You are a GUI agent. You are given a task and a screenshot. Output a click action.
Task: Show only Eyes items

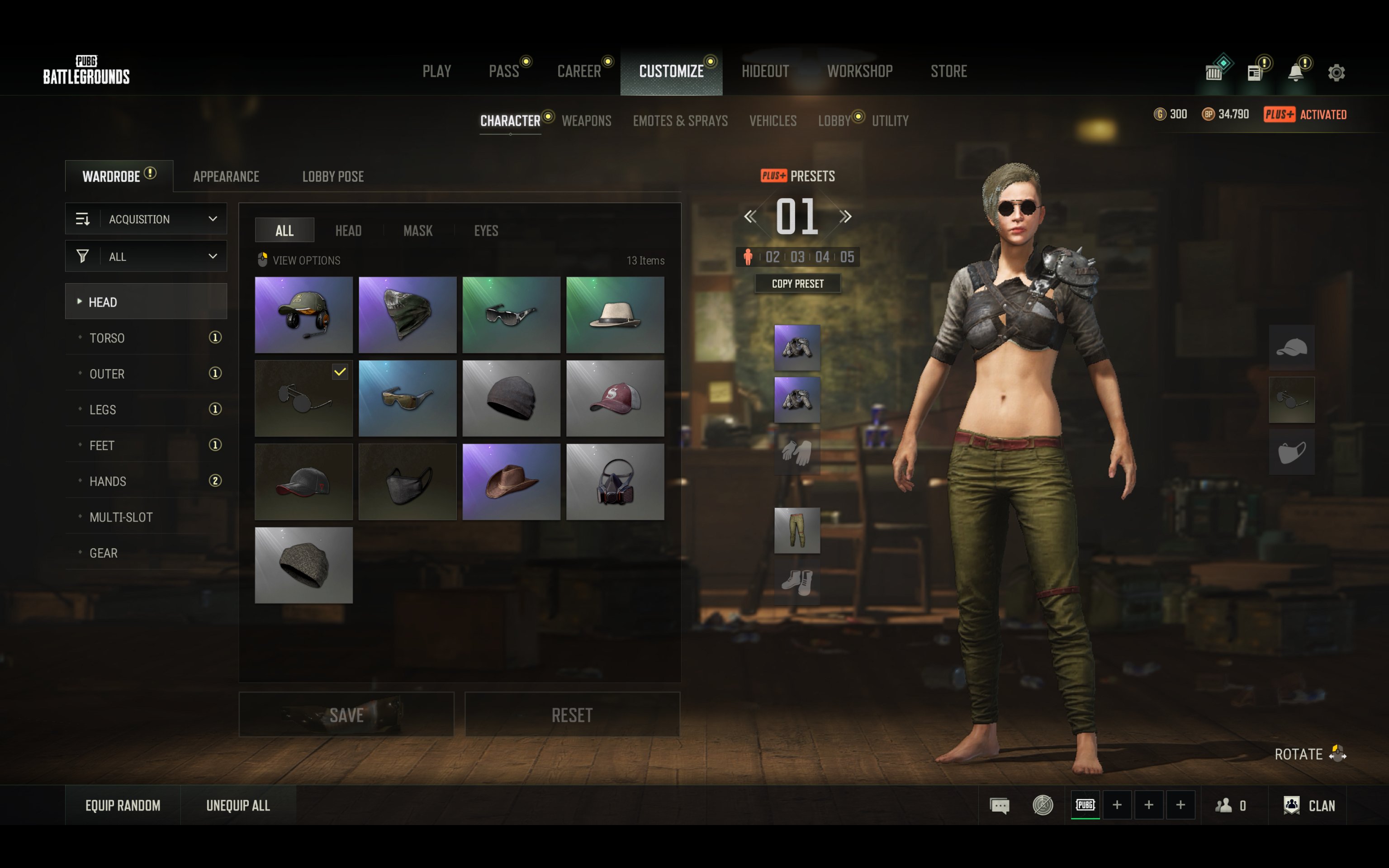click(x=486, y=231)
